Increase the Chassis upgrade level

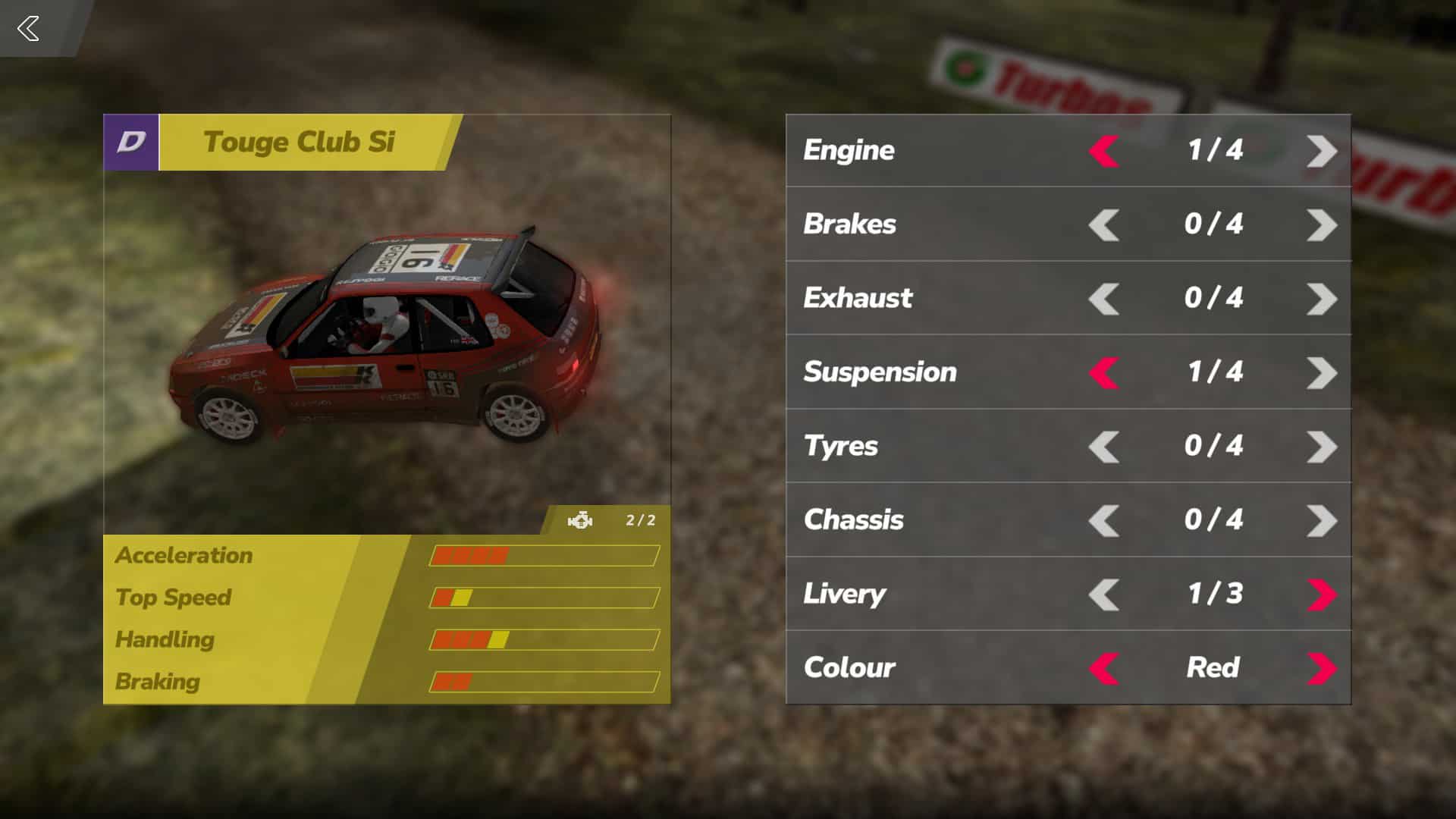(x=1323, y=520)
